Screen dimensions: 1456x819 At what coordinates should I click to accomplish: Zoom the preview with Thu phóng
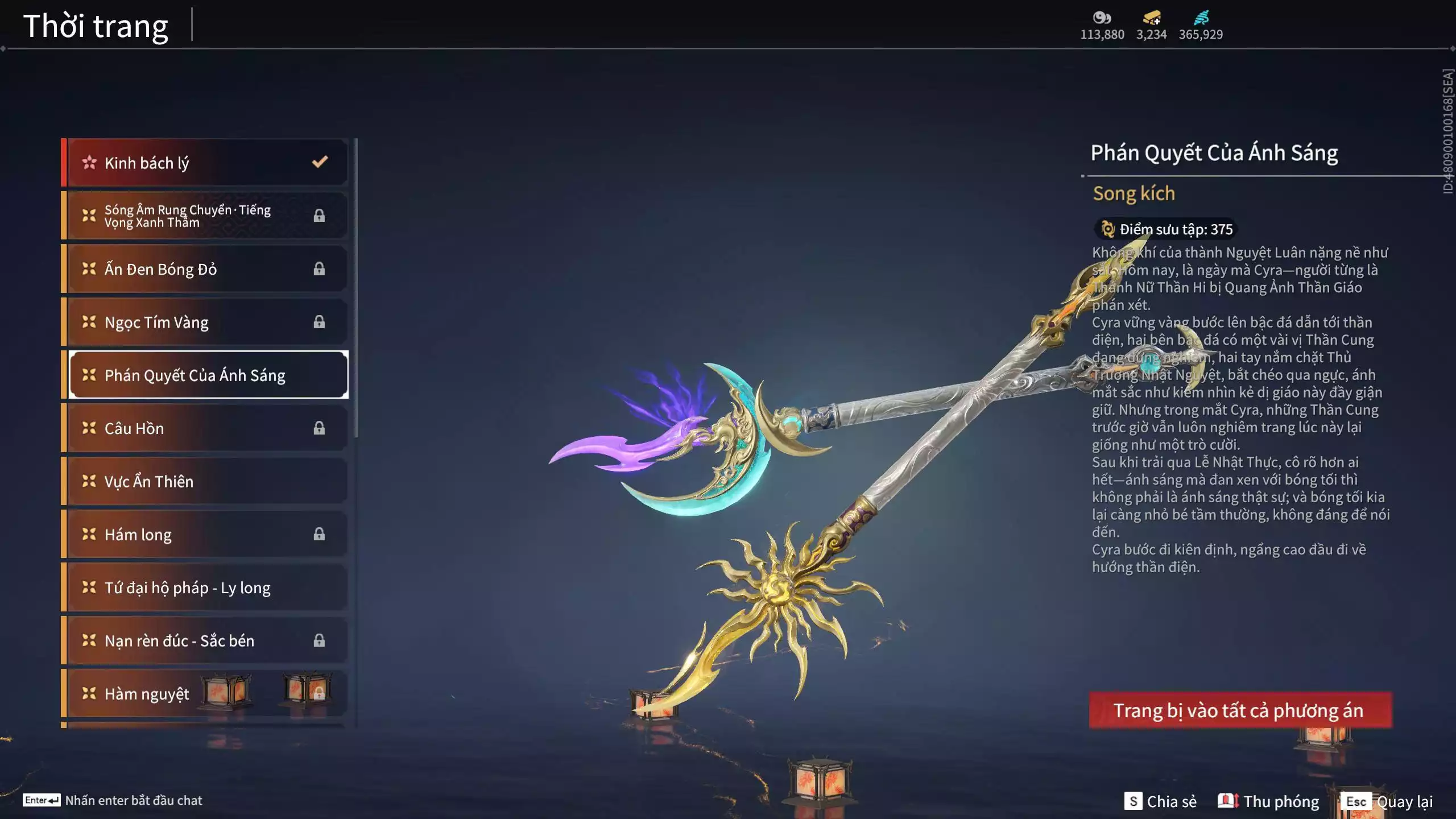(1268, 801)
